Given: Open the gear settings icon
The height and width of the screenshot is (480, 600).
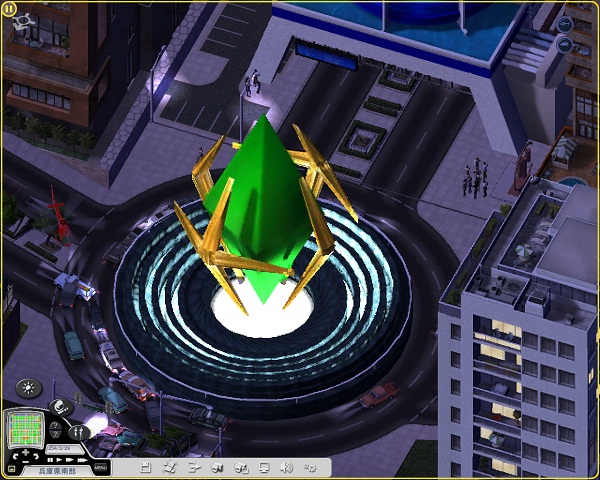Looking at the screenshot, I should coord(310,467).
